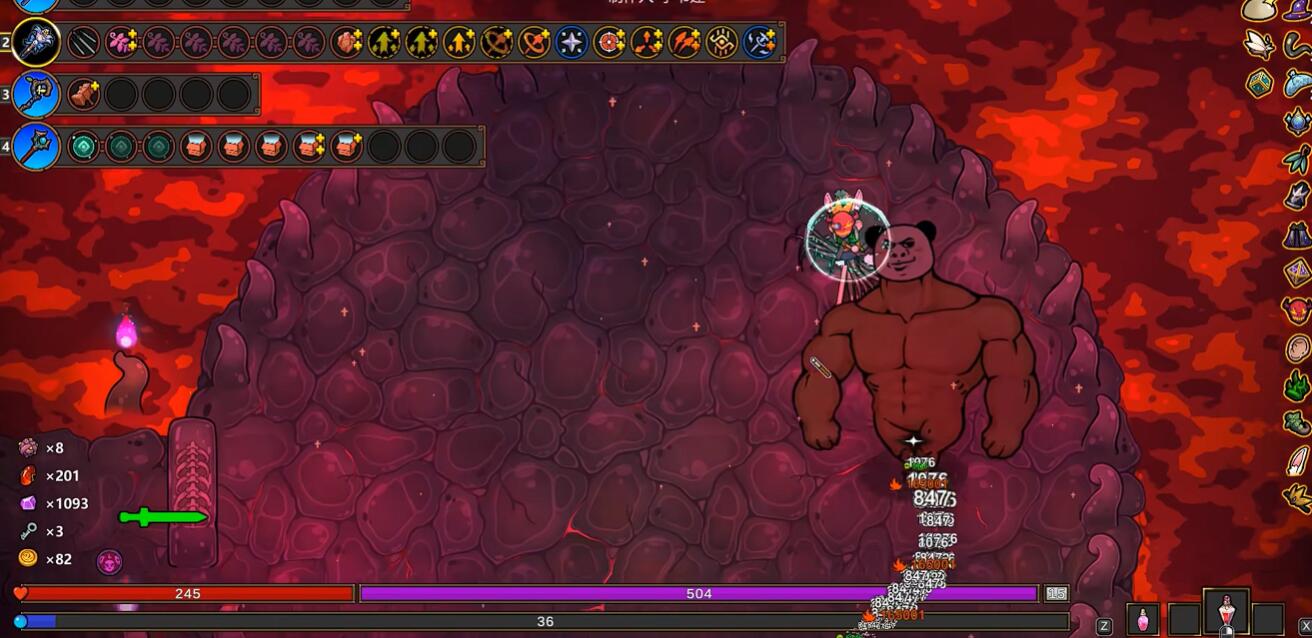Click the triple arrows spell slot
The image size is (1312, 638).
tap(646, 42)
